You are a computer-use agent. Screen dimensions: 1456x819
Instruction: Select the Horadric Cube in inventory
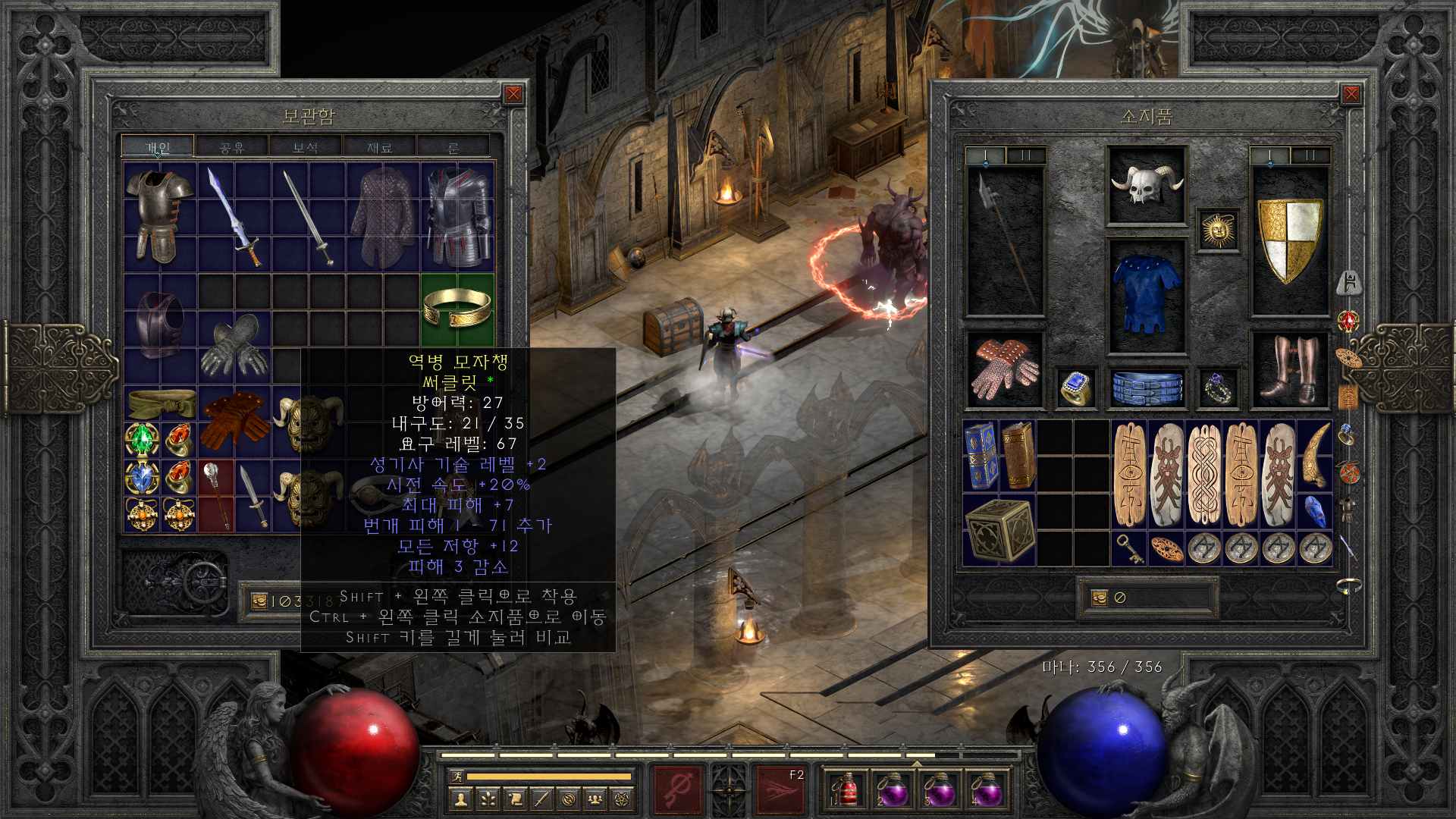[999, 530]
